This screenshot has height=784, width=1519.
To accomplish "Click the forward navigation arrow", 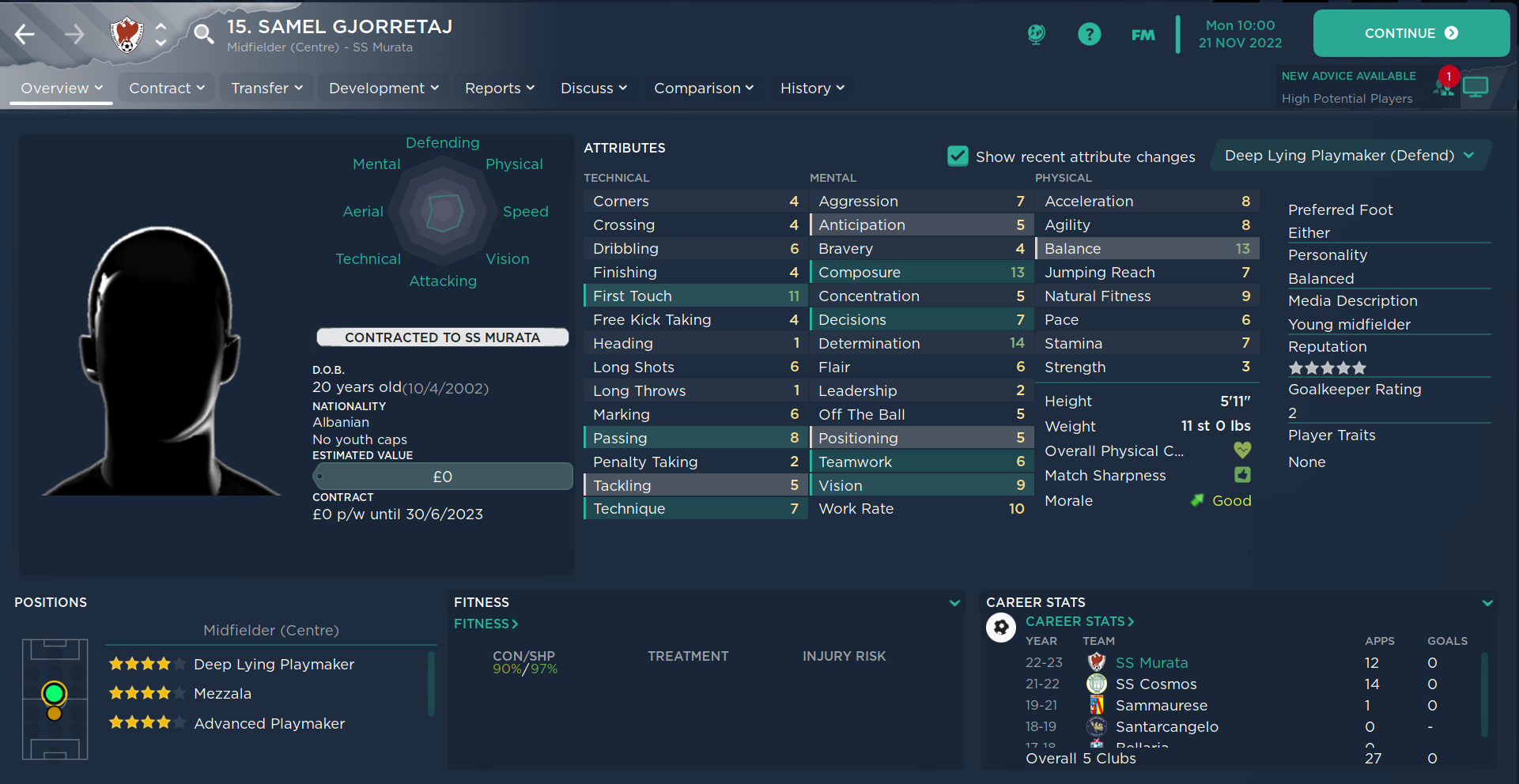I will (74, 35).
